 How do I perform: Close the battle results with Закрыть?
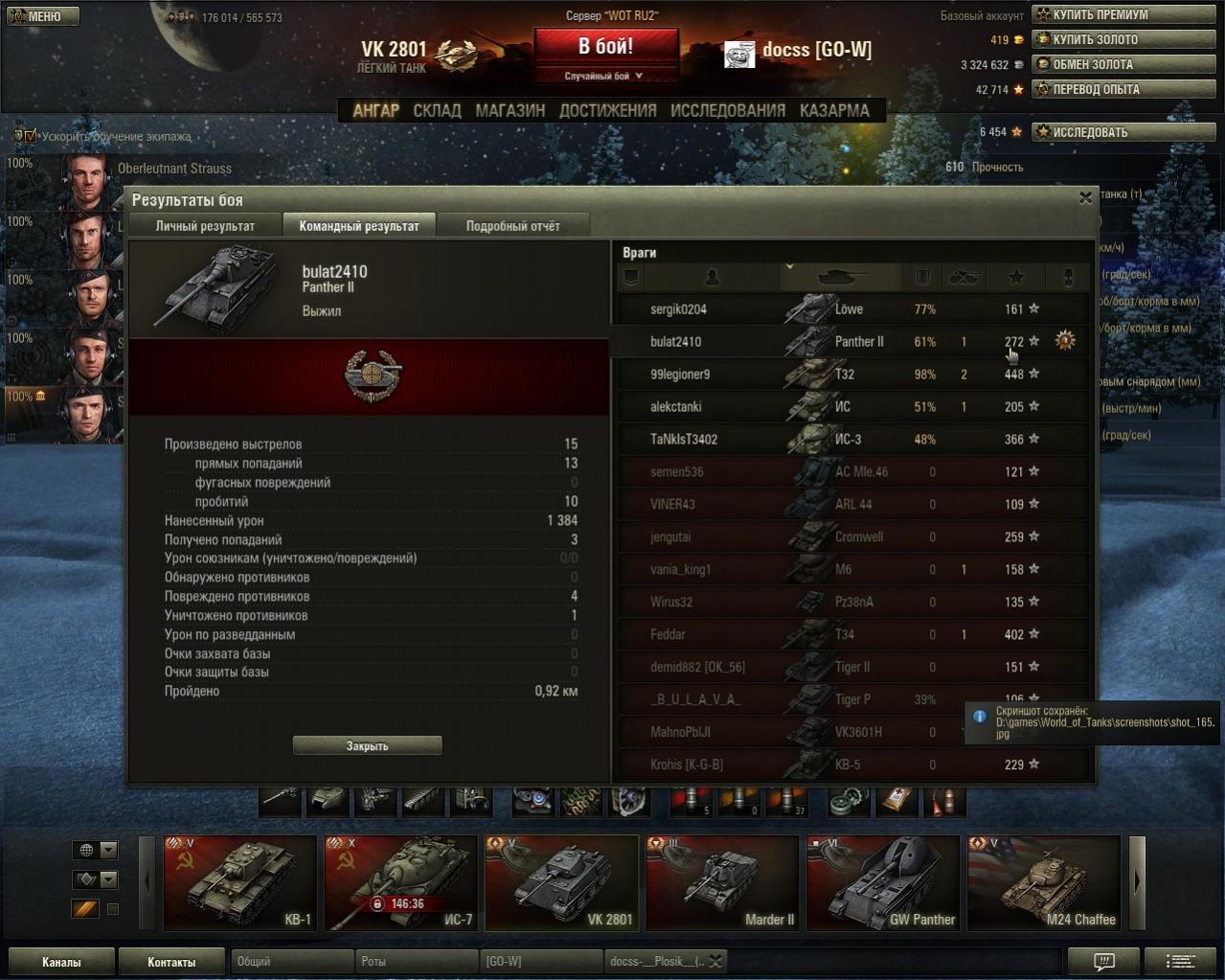pyautogui.click(x=367, y=745)
